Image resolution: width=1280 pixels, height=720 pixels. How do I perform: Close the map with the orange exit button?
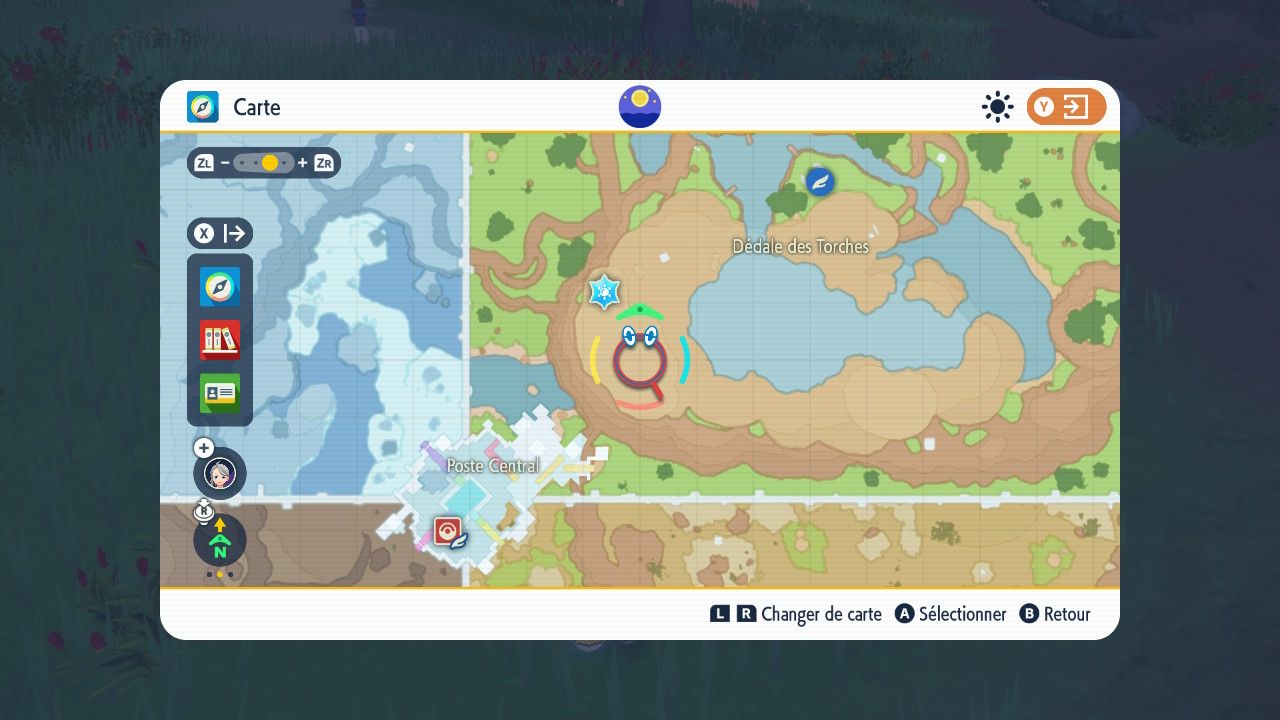pyautogui.click(x=1066, y=107)
